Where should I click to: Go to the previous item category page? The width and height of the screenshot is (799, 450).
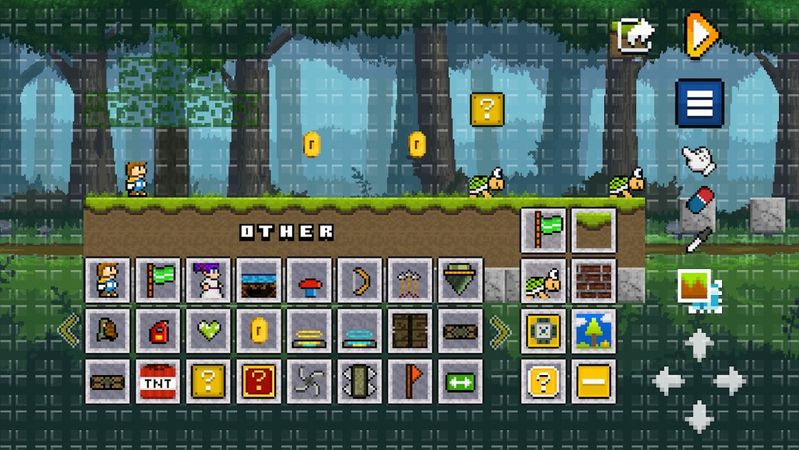(68, 330)
